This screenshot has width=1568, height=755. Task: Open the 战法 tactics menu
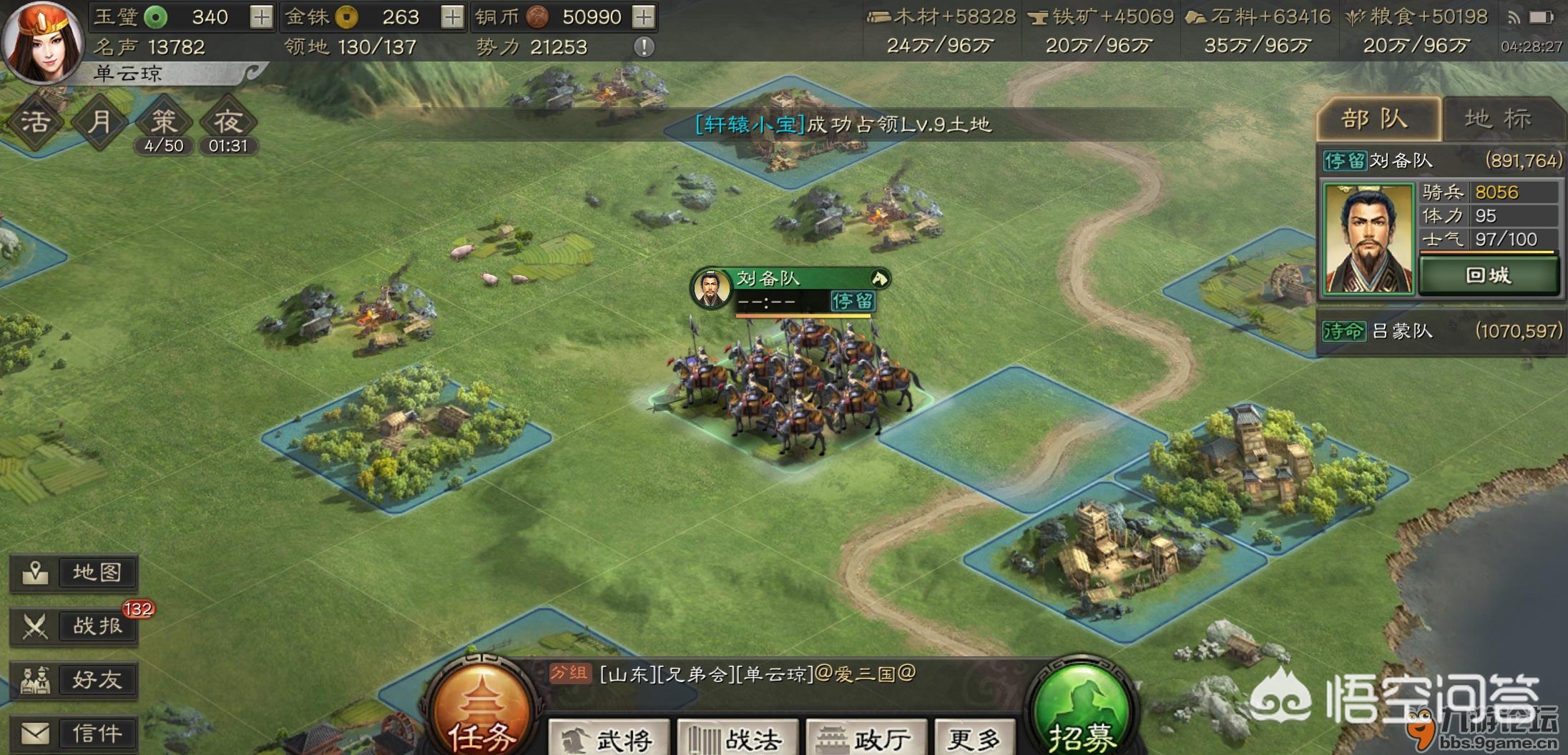point(738,739)
